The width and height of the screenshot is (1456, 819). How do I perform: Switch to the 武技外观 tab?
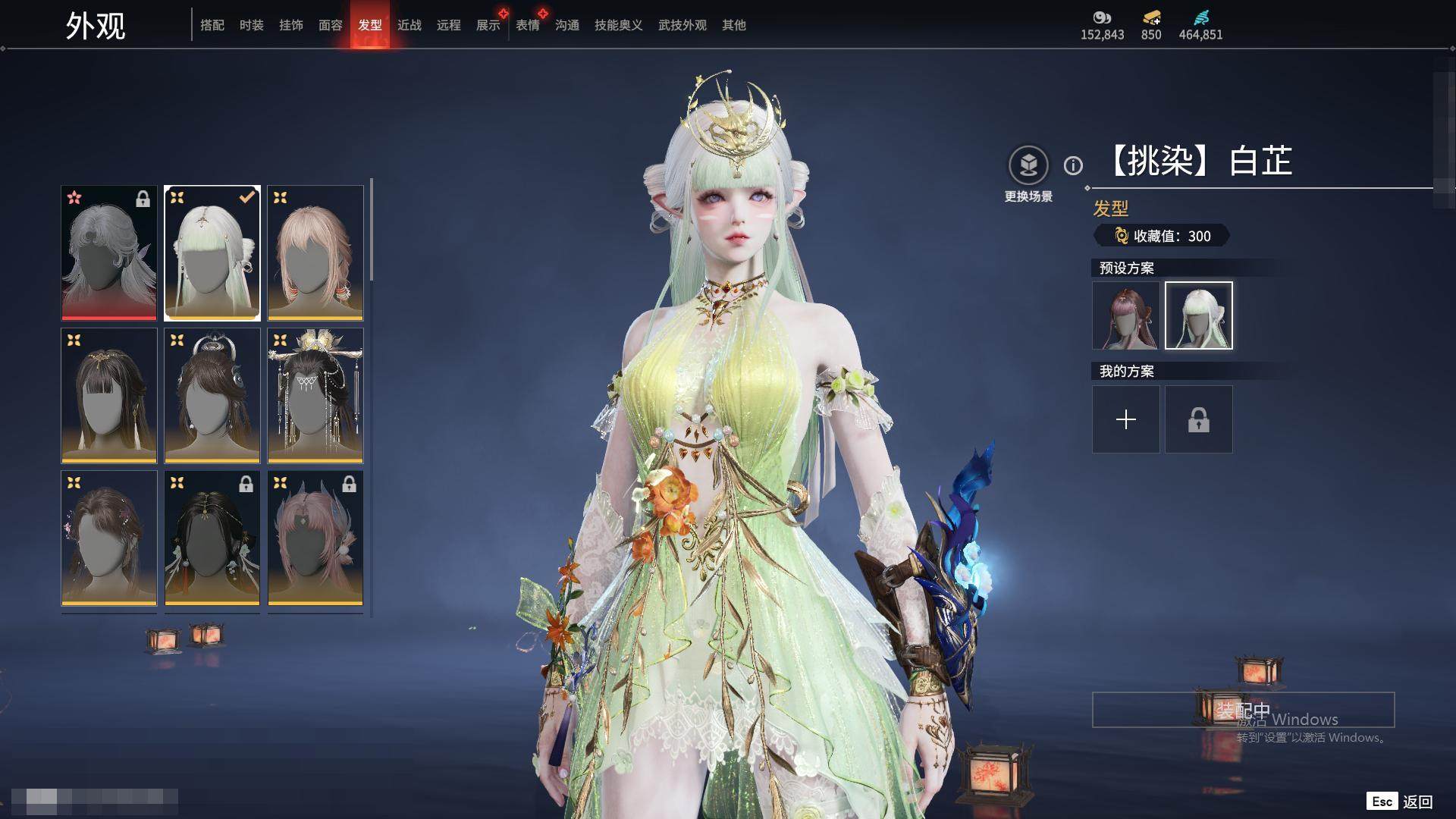(682, 25)
